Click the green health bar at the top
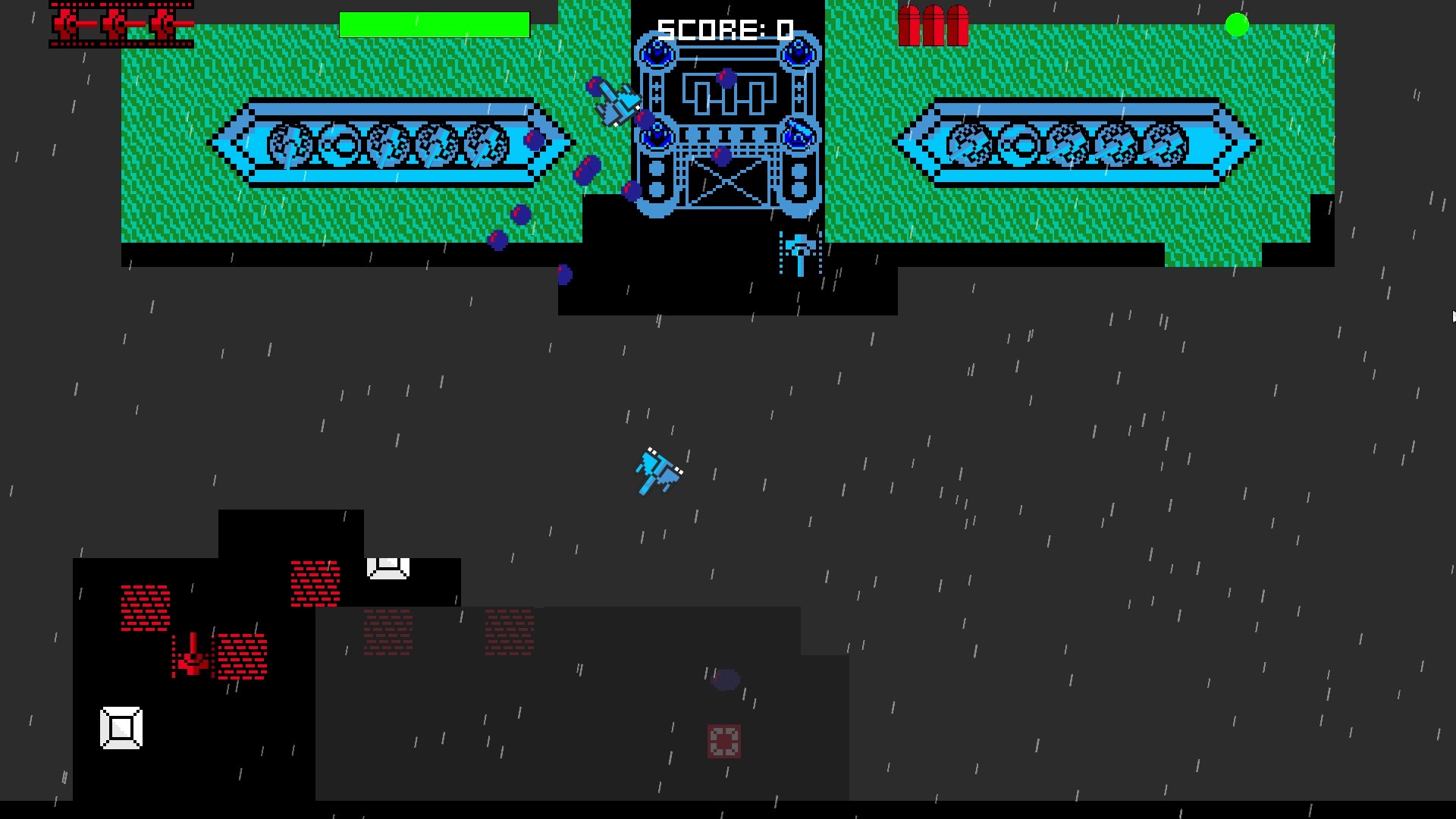The image size is (1456, 819). click(x=435, y=24)
